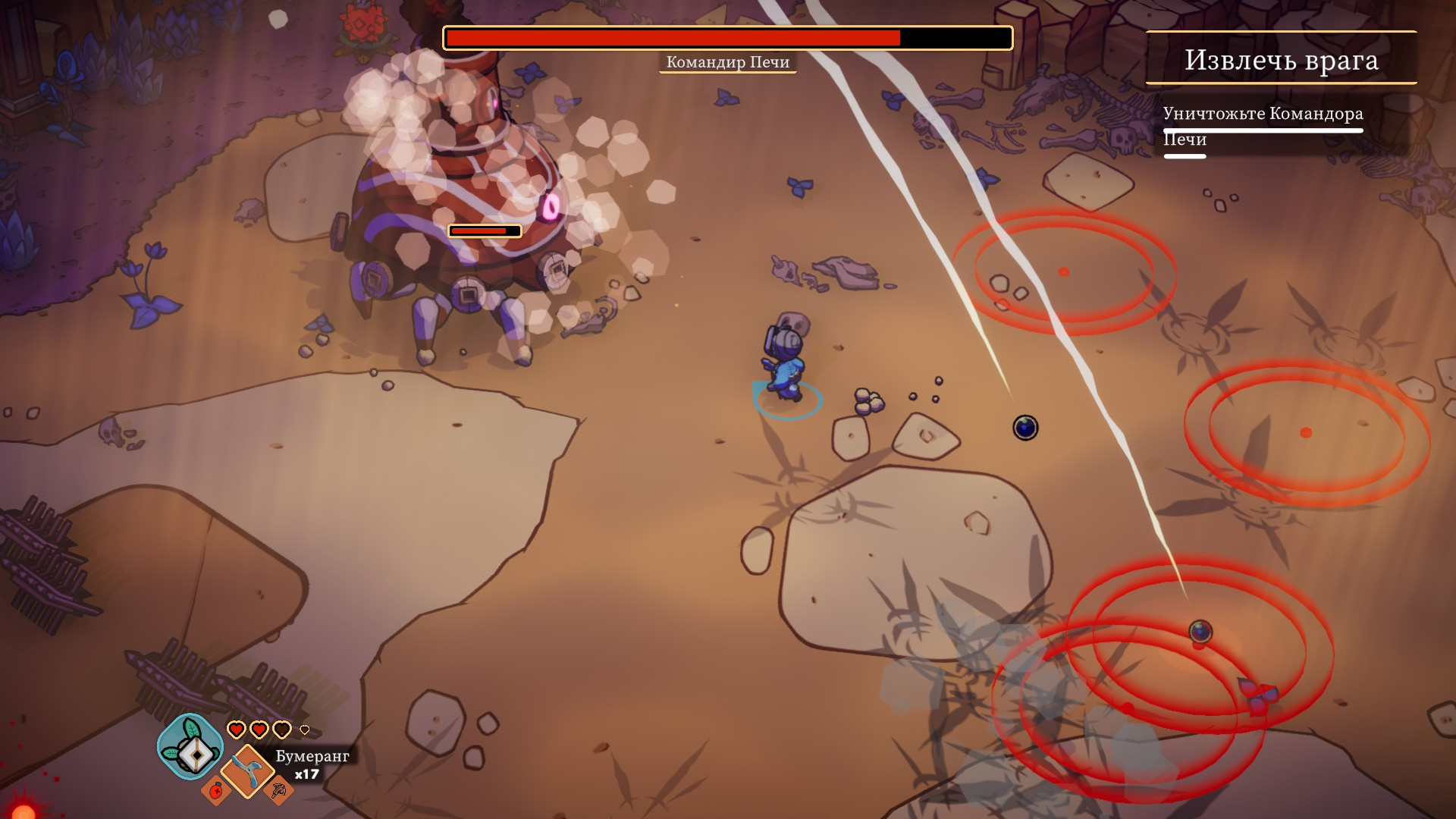Select the Бумеранг boomerang weapon slot
The height and width of the screenshot is (819, 1456).
coord(247,771)
